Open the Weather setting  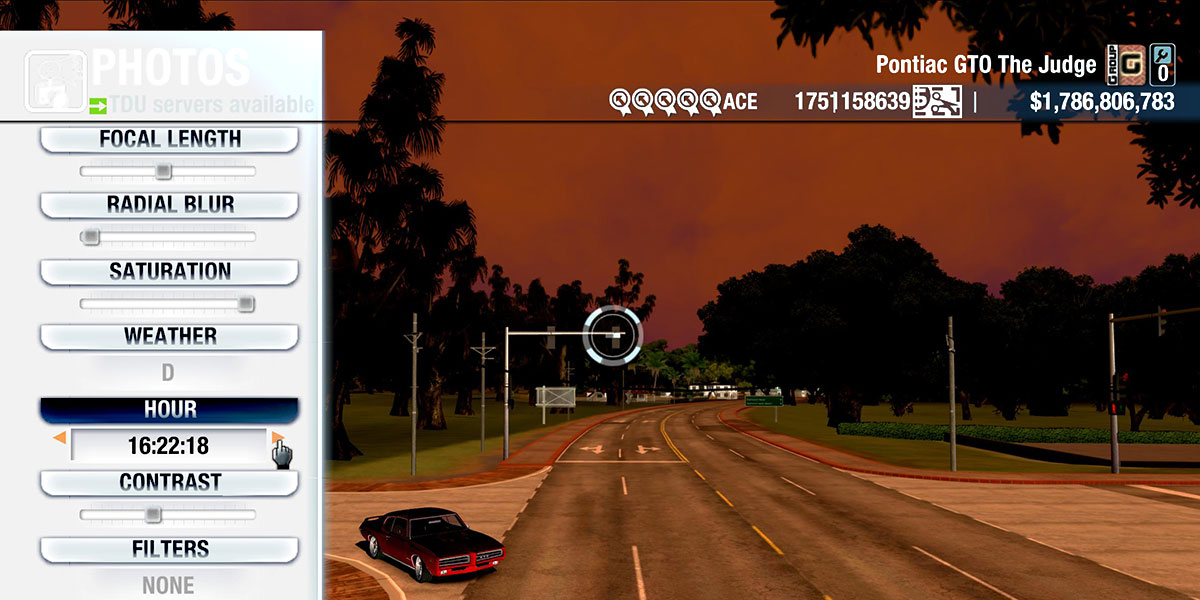[x=169, y=336]
